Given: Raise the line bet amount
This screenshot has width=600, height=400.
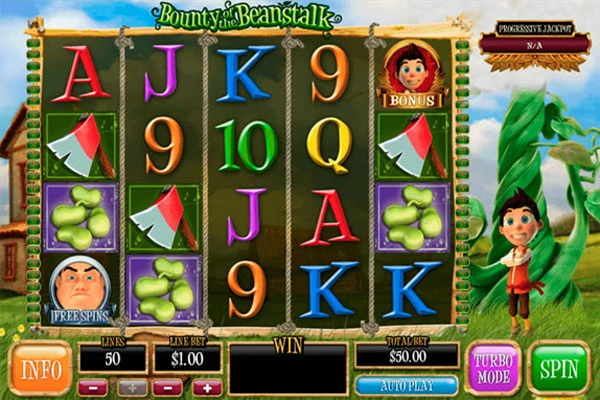Looking at the screenshot, I should (206, 387).
